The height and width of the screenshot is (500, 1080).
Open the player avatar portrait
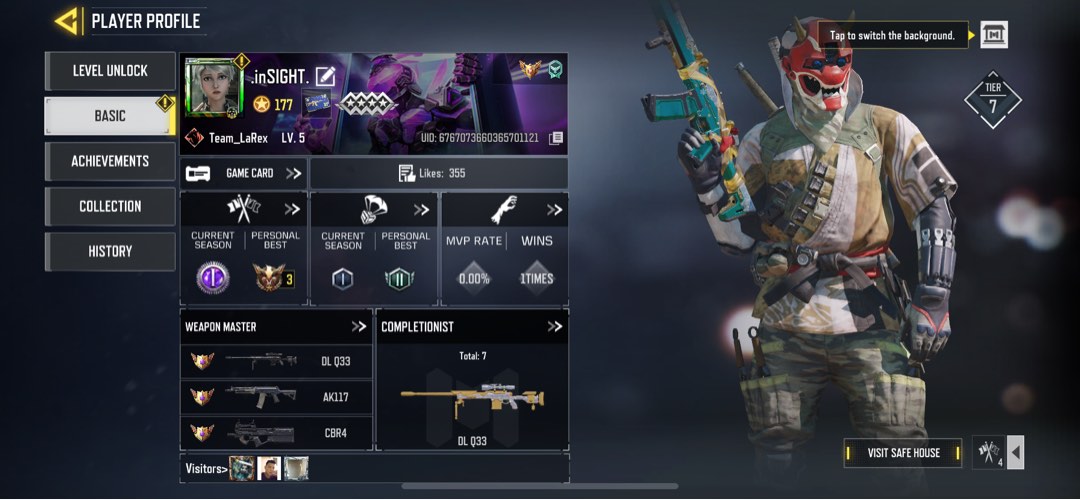[214, 89]
